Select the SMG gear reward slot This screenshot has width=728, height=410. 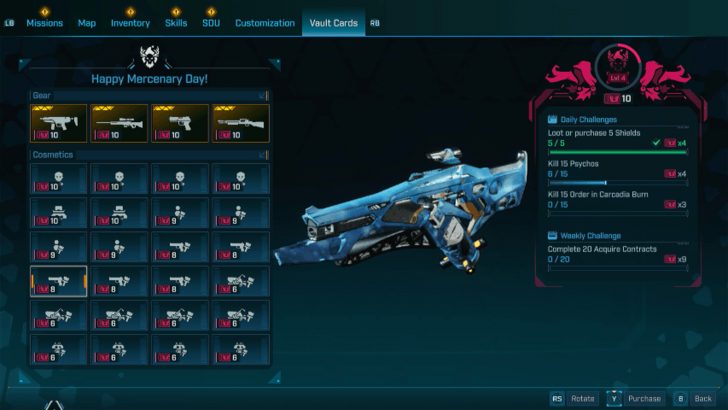(59, 123)
